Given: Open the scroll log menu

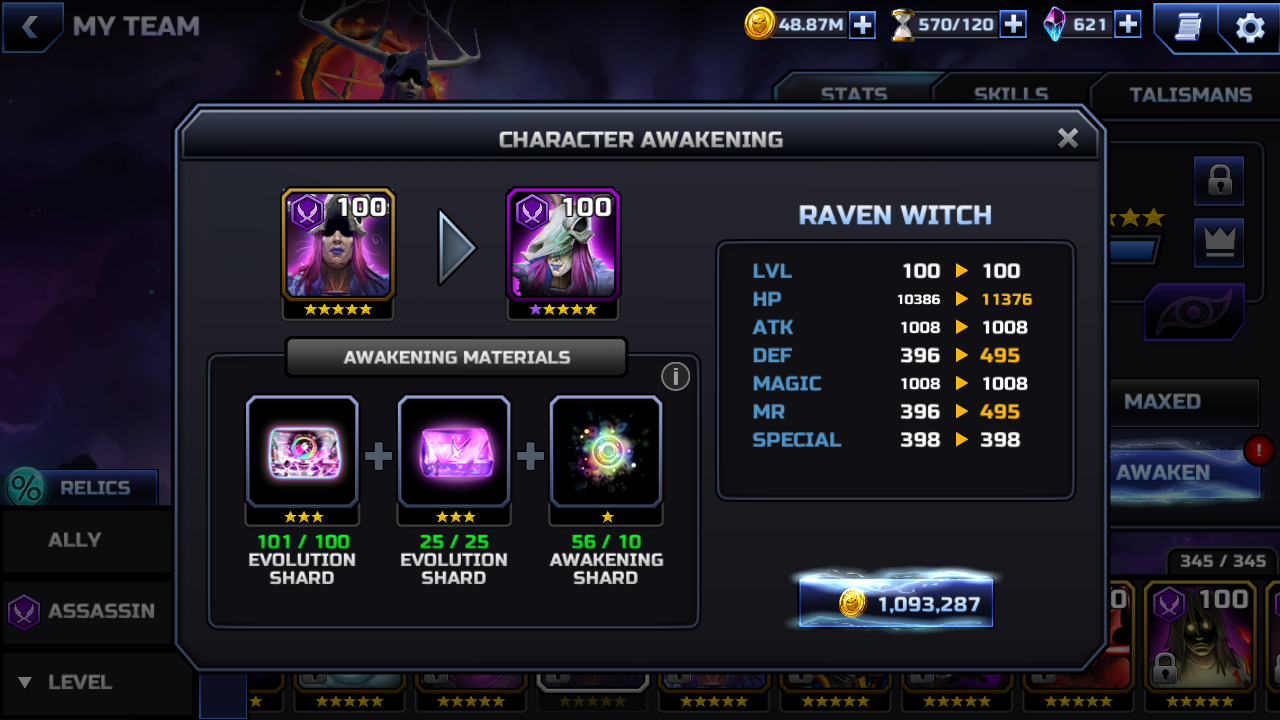Looking at the screenshot, I should point(1189,26).
